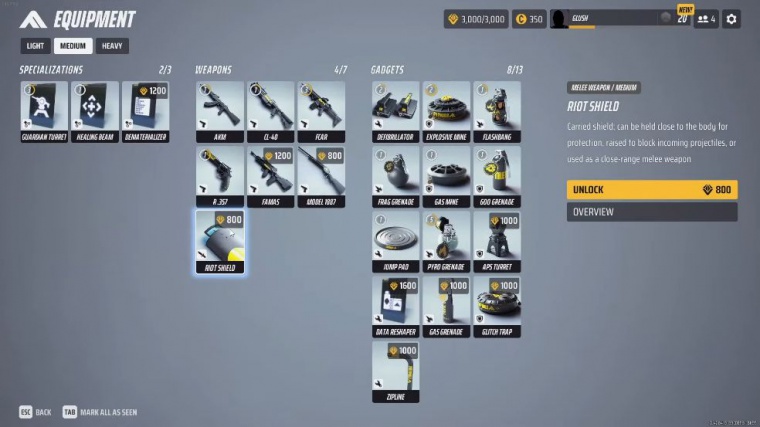Select the AKM weapon card

pyautogui.click(x=219, y=111)
